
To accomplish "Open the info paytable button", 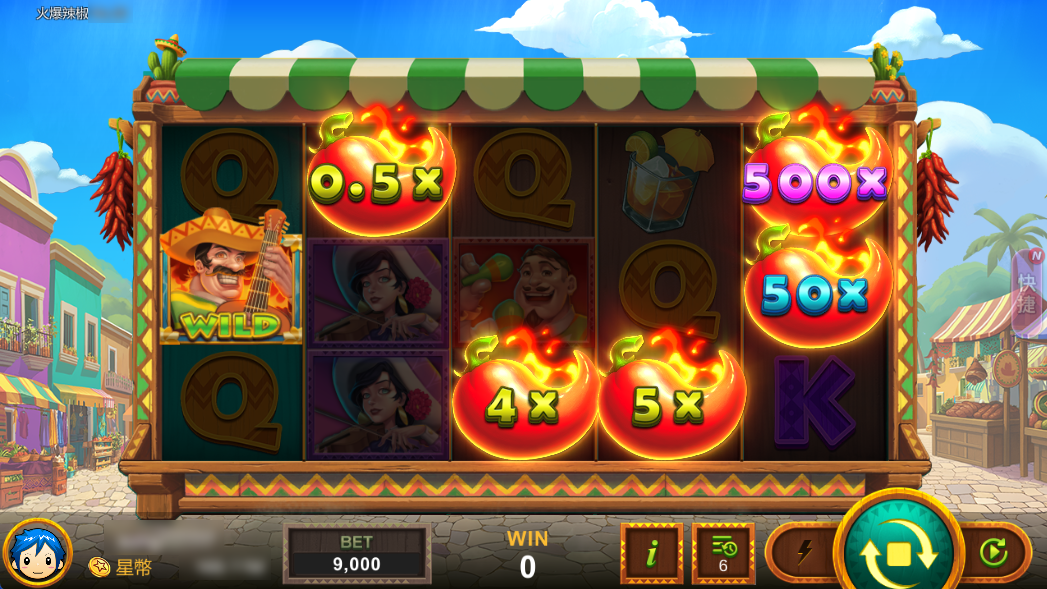I will pos(651,553).
